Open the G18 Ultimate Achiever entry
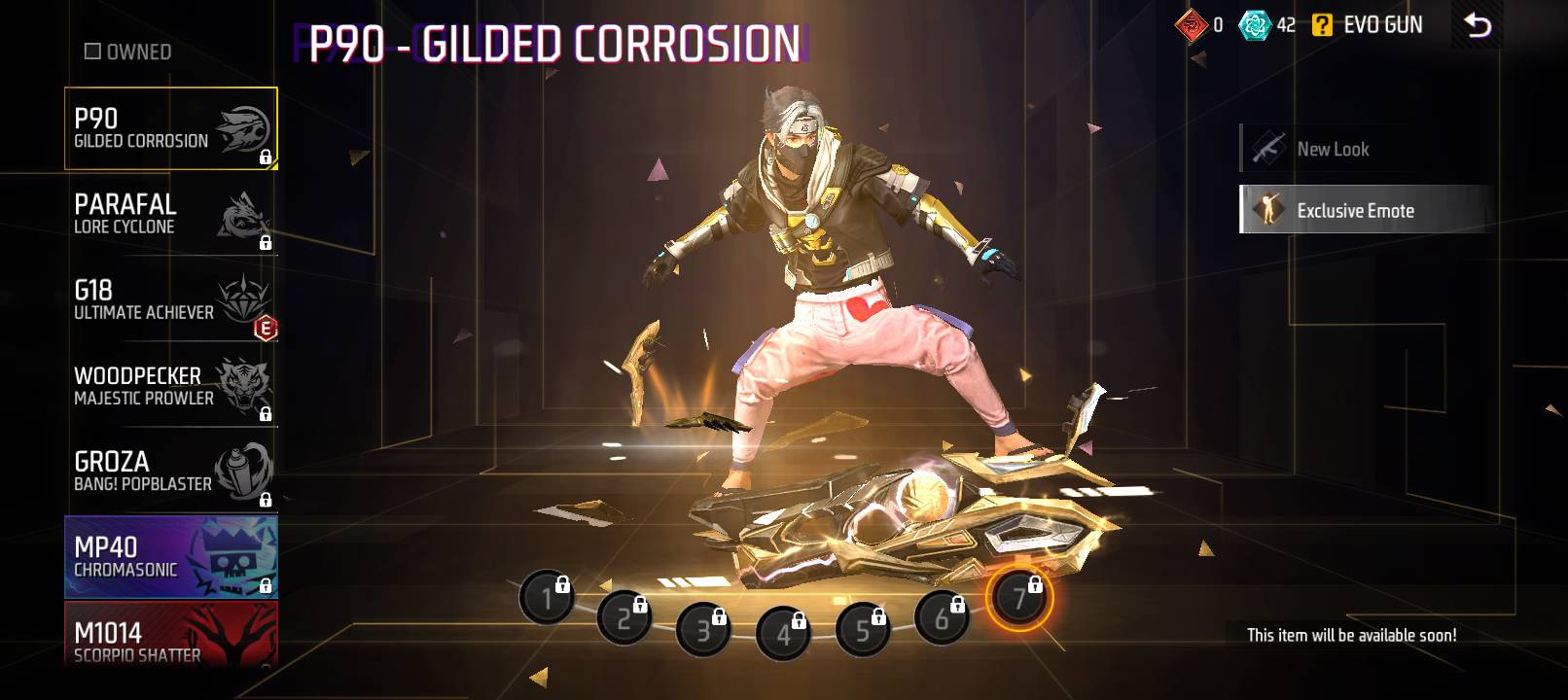 click(170, 299)
